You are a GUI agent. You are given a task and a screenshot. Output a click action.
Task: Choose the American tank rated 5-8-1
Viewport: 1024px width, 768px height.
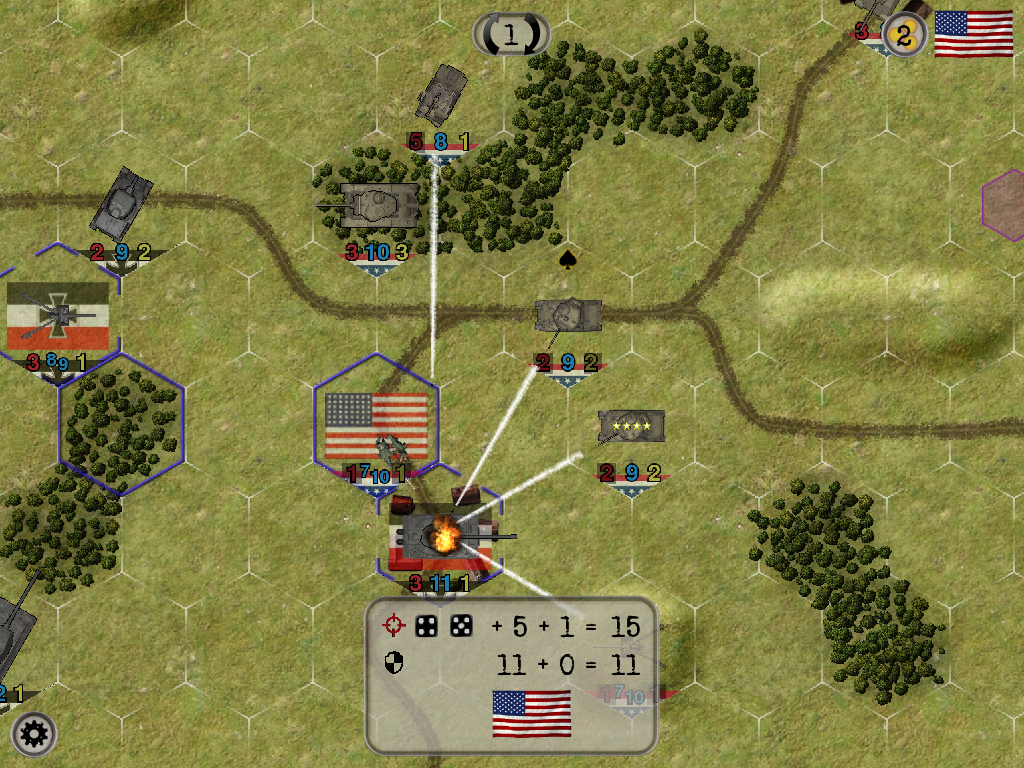(441, 96)
